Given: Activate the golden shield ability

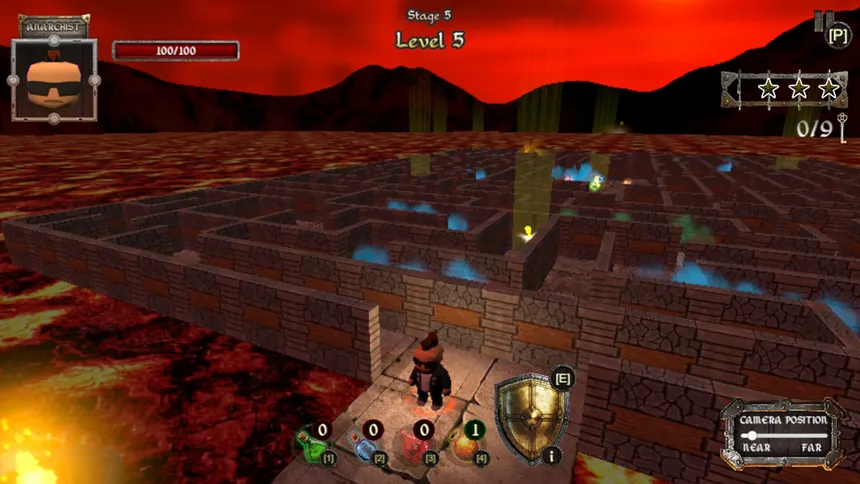Looking at the screenshot, I should [529, 417].
